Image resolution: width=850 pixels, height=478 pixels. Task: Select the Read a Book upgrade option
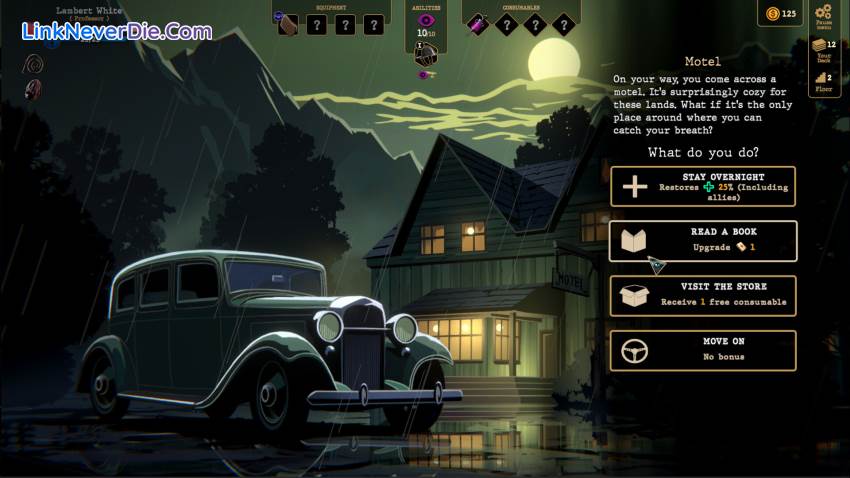click(703, 241)
